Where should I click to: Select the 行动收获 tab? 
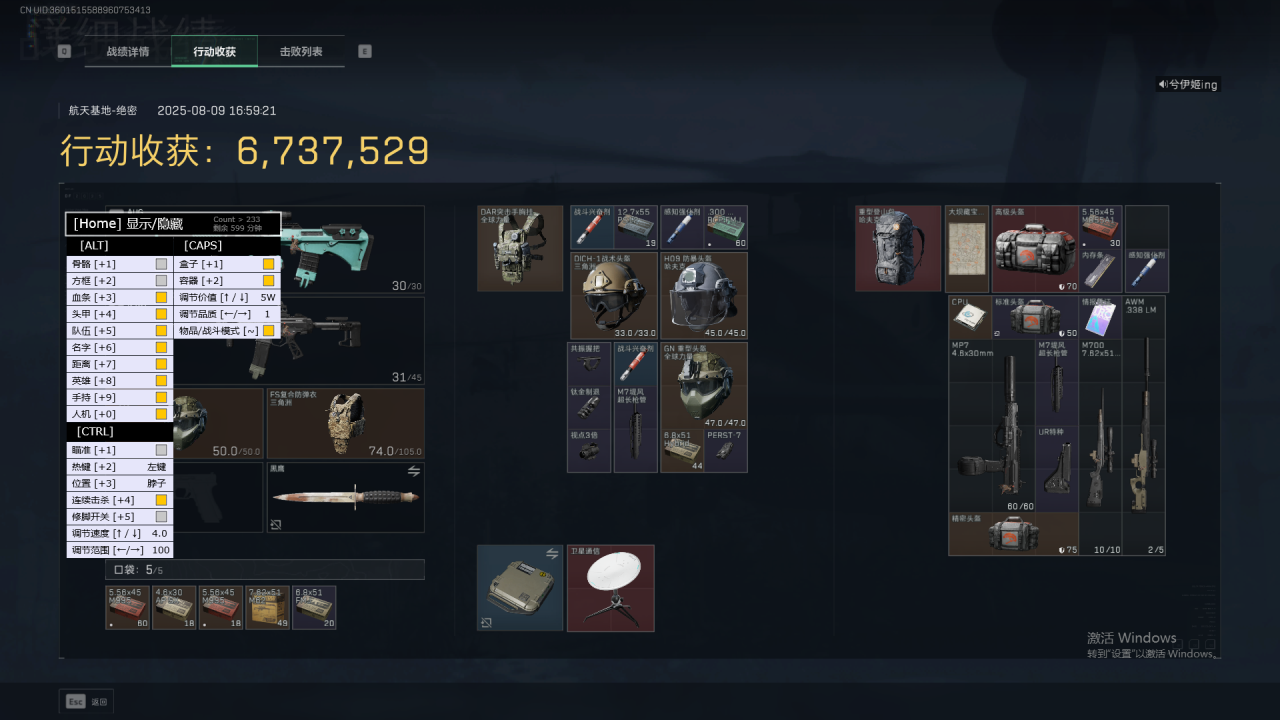214,51
